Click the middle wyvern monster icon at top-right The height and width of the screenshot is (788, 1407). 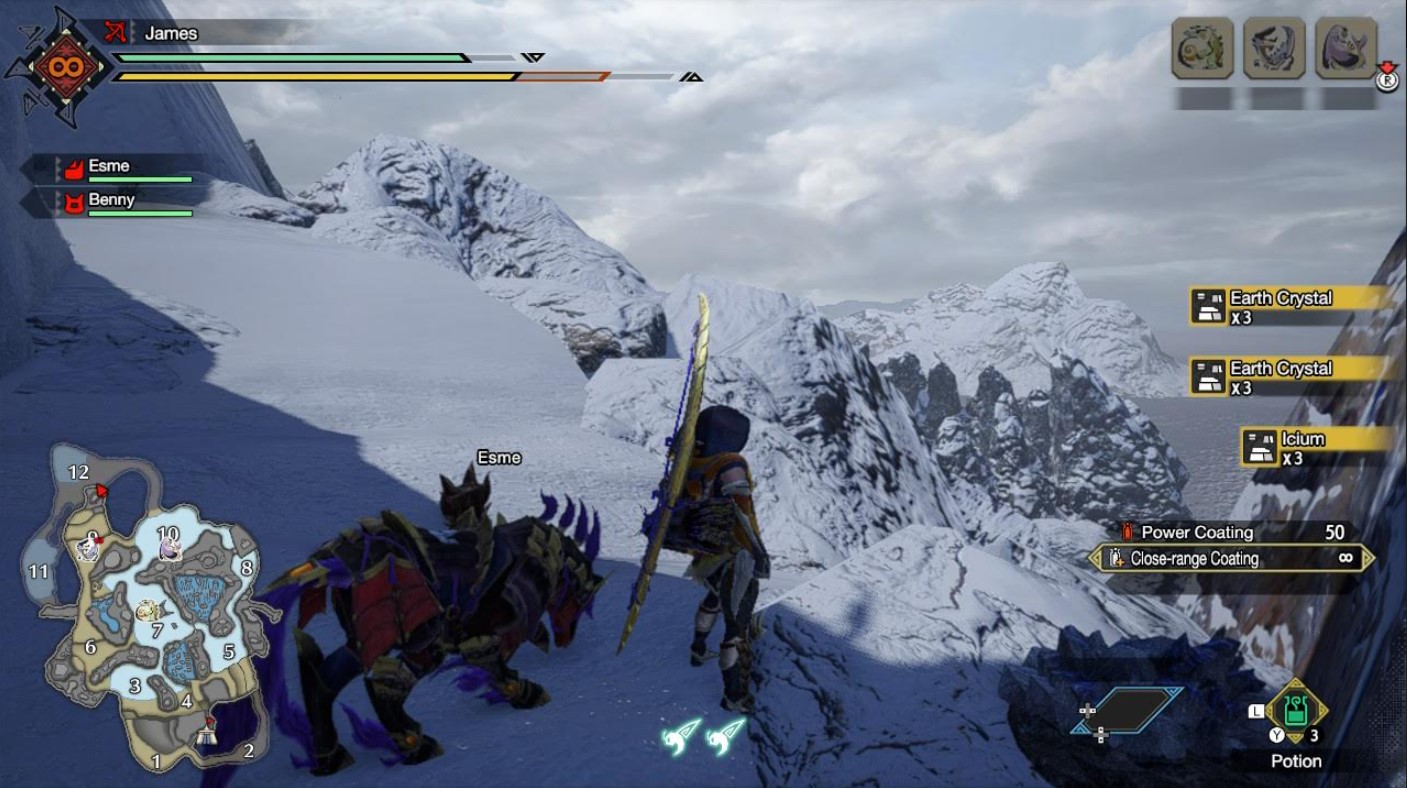pos(1275,47)
